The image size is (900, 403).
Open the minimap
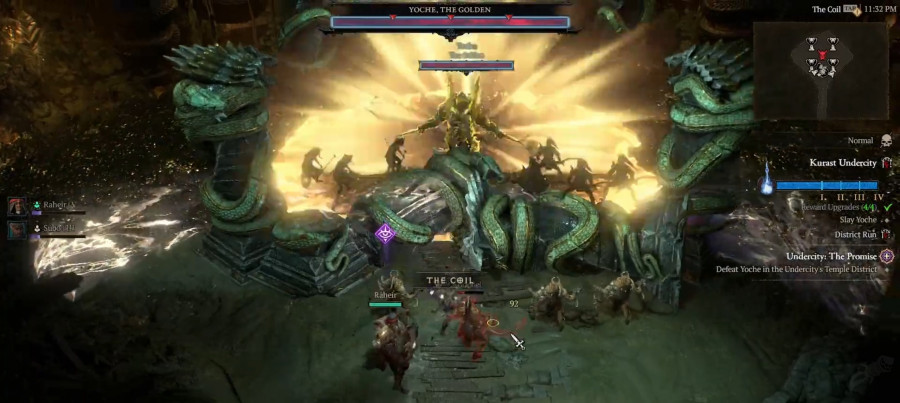[821, 70]
